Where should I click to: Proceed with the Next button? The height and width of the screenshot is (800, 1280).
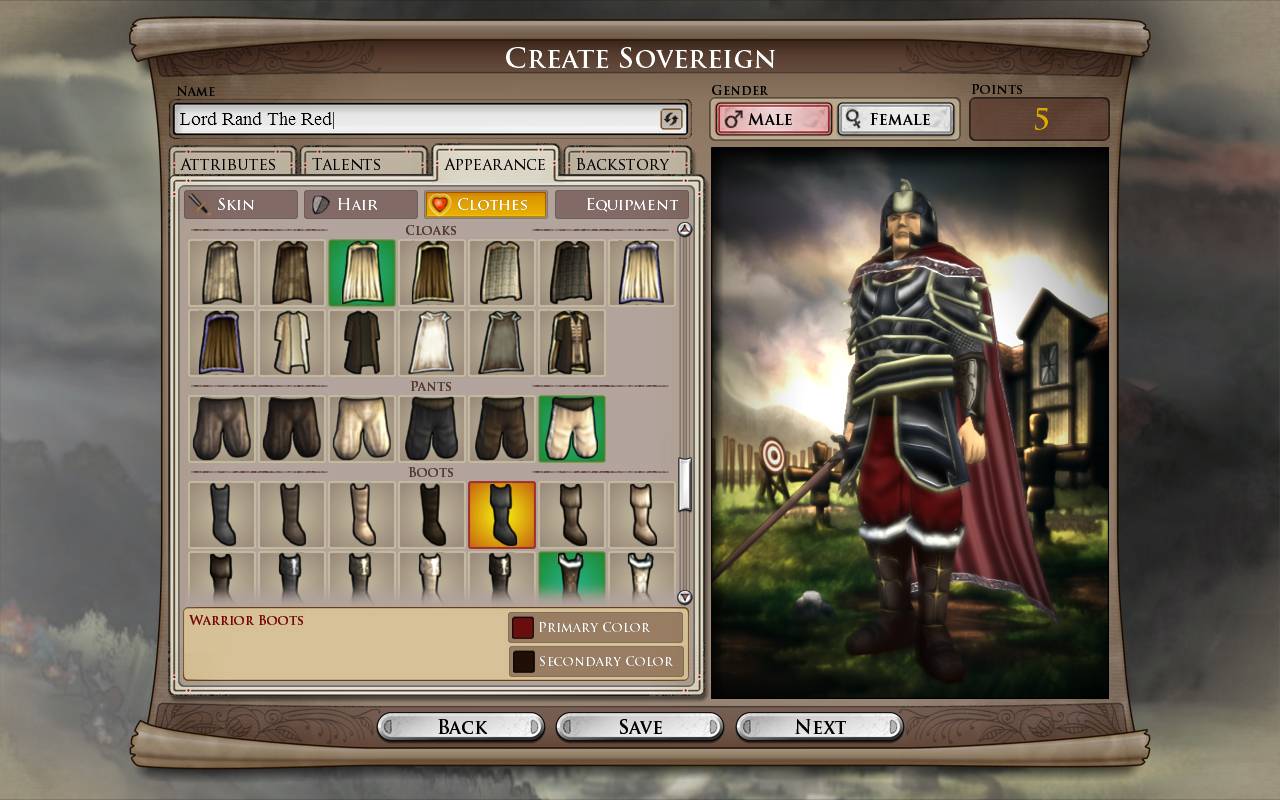pos(820,727)
